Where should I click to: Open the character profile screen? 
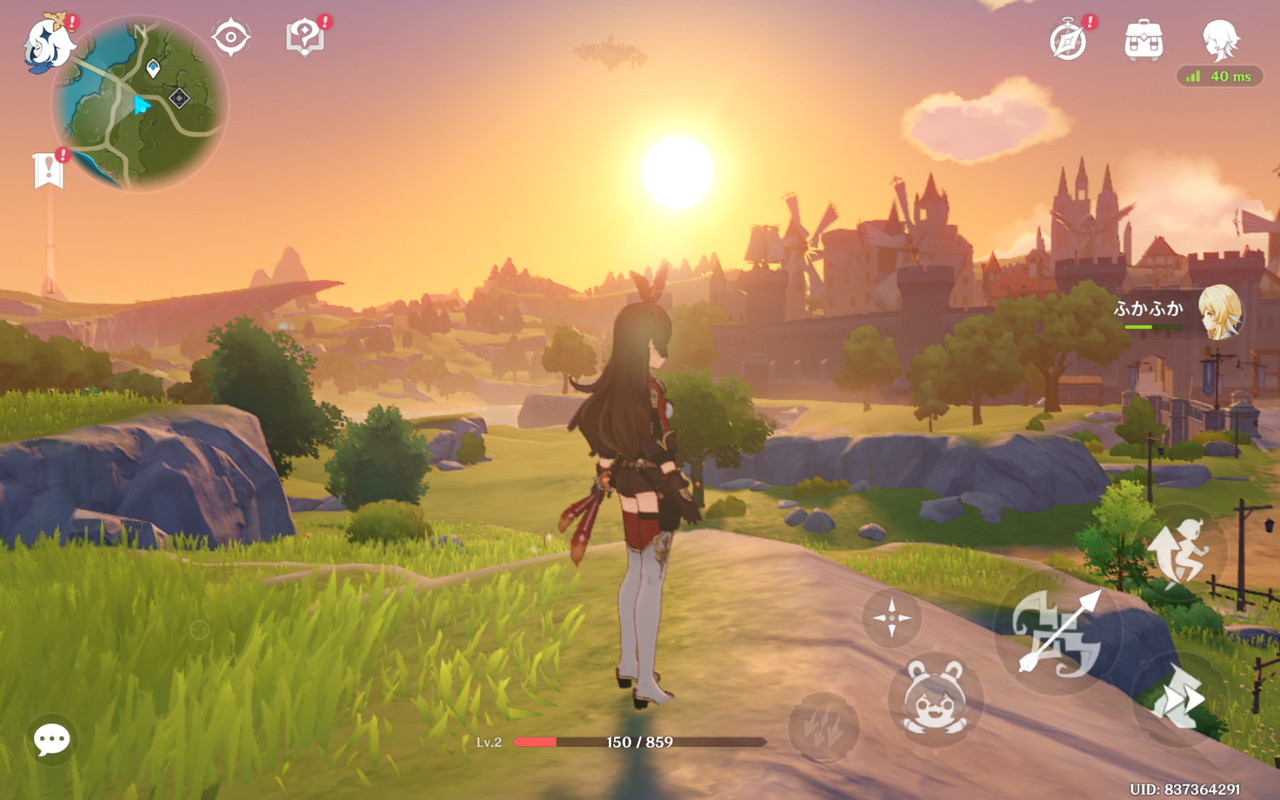(x=1220, y=40)
